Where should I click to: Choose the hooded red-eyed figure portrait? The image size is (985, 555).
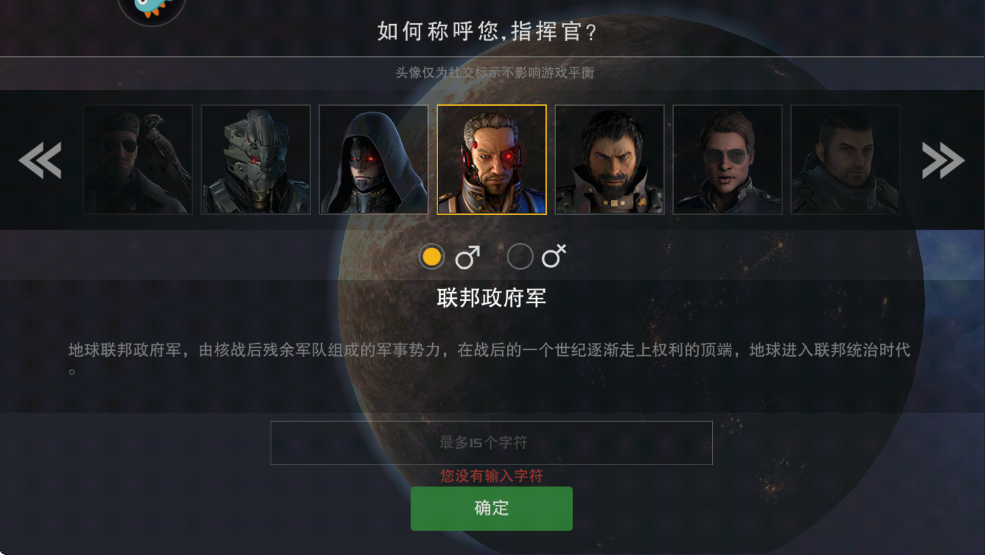[374, 160]
